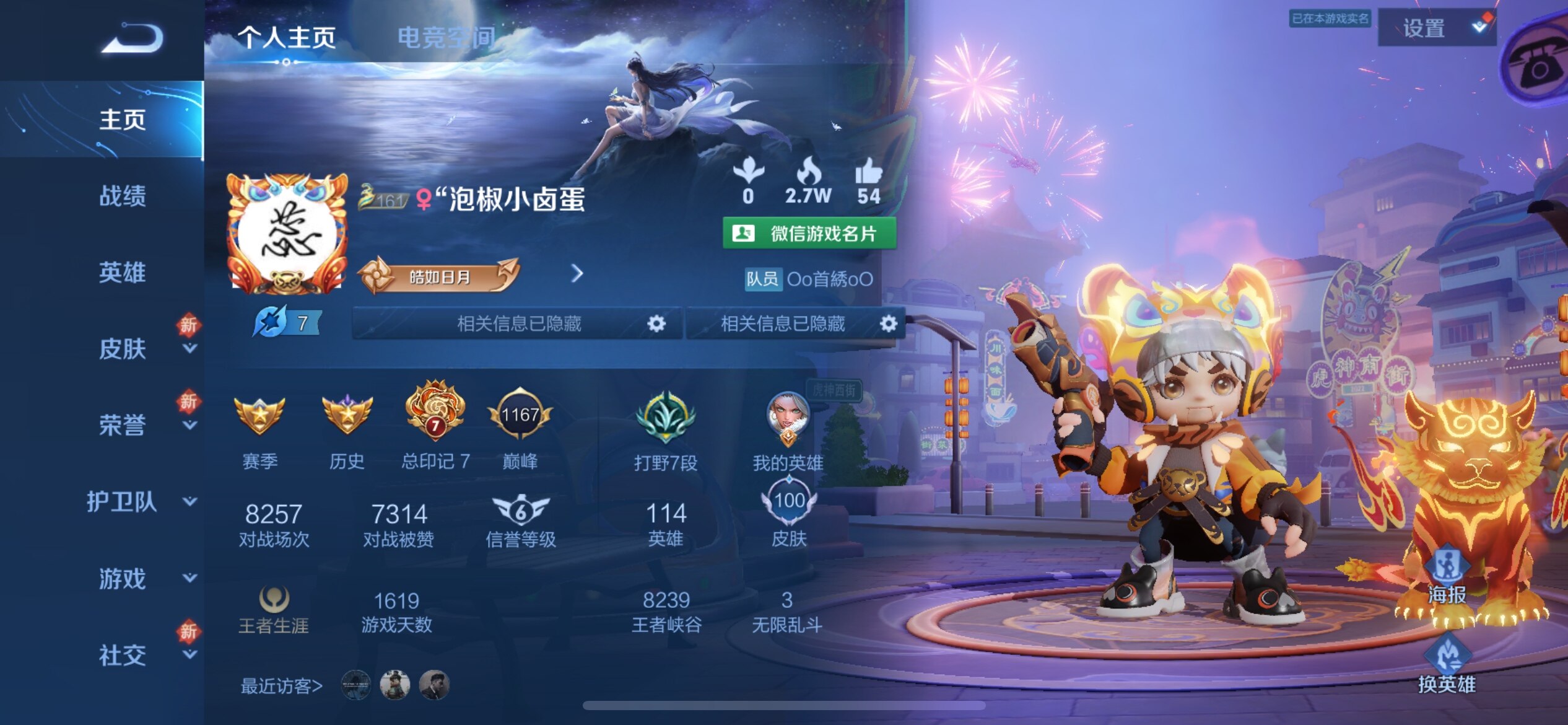Open the 皓如日月 title badge

438,276
